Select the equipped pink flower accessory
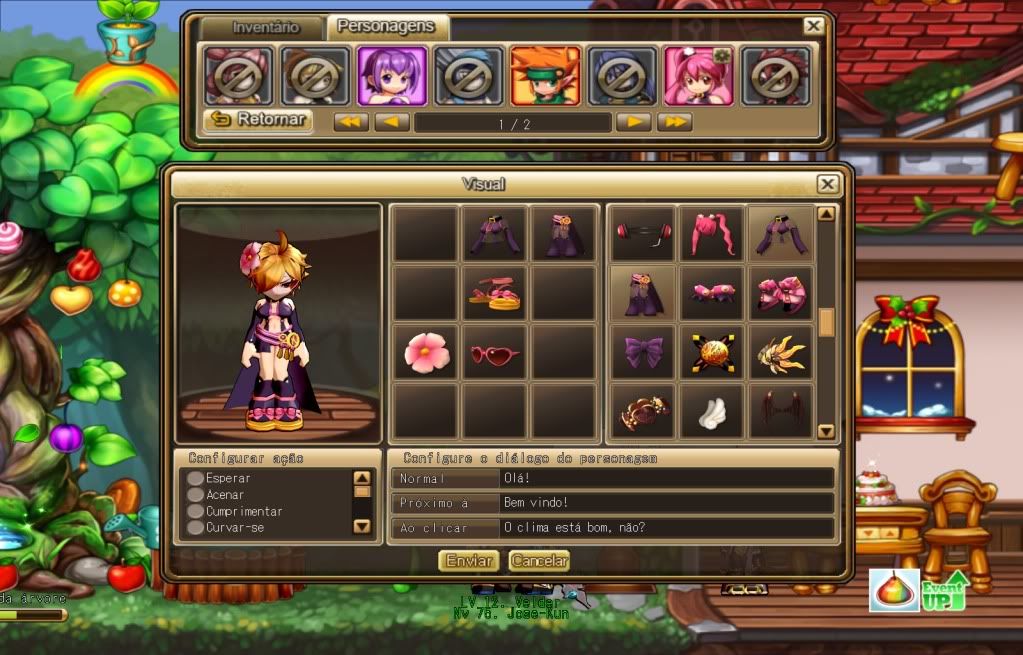Viewport: 1023px width, 655px height. pyautogui.click(x=426, y=352)
